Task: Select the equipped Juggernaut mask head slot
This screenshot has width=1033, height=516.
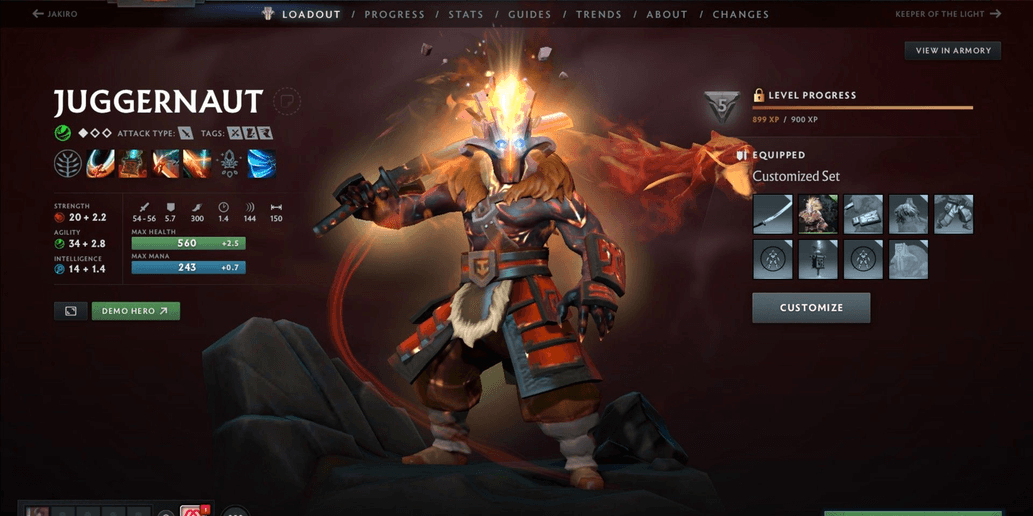Action: 818,215
